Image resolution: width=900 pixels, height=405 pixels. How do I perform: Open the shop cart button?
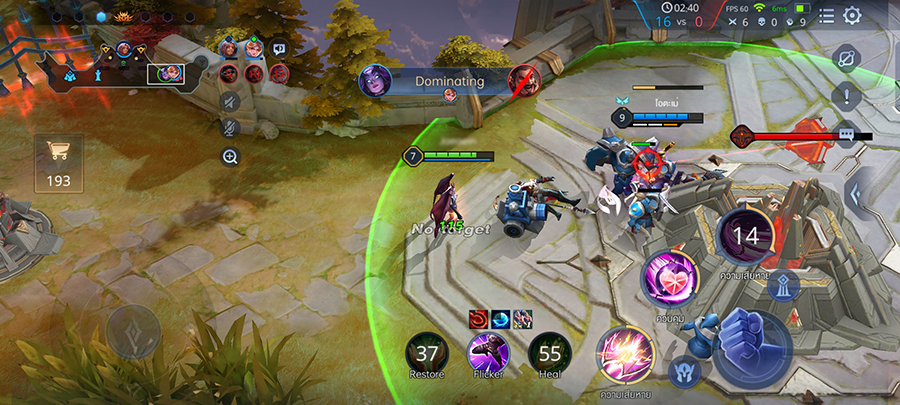58,156
